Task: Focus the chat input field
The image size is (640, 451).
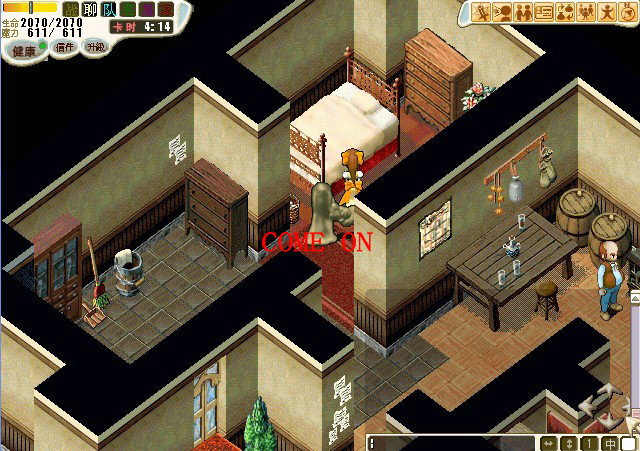Action: click(x=452, y=442)
